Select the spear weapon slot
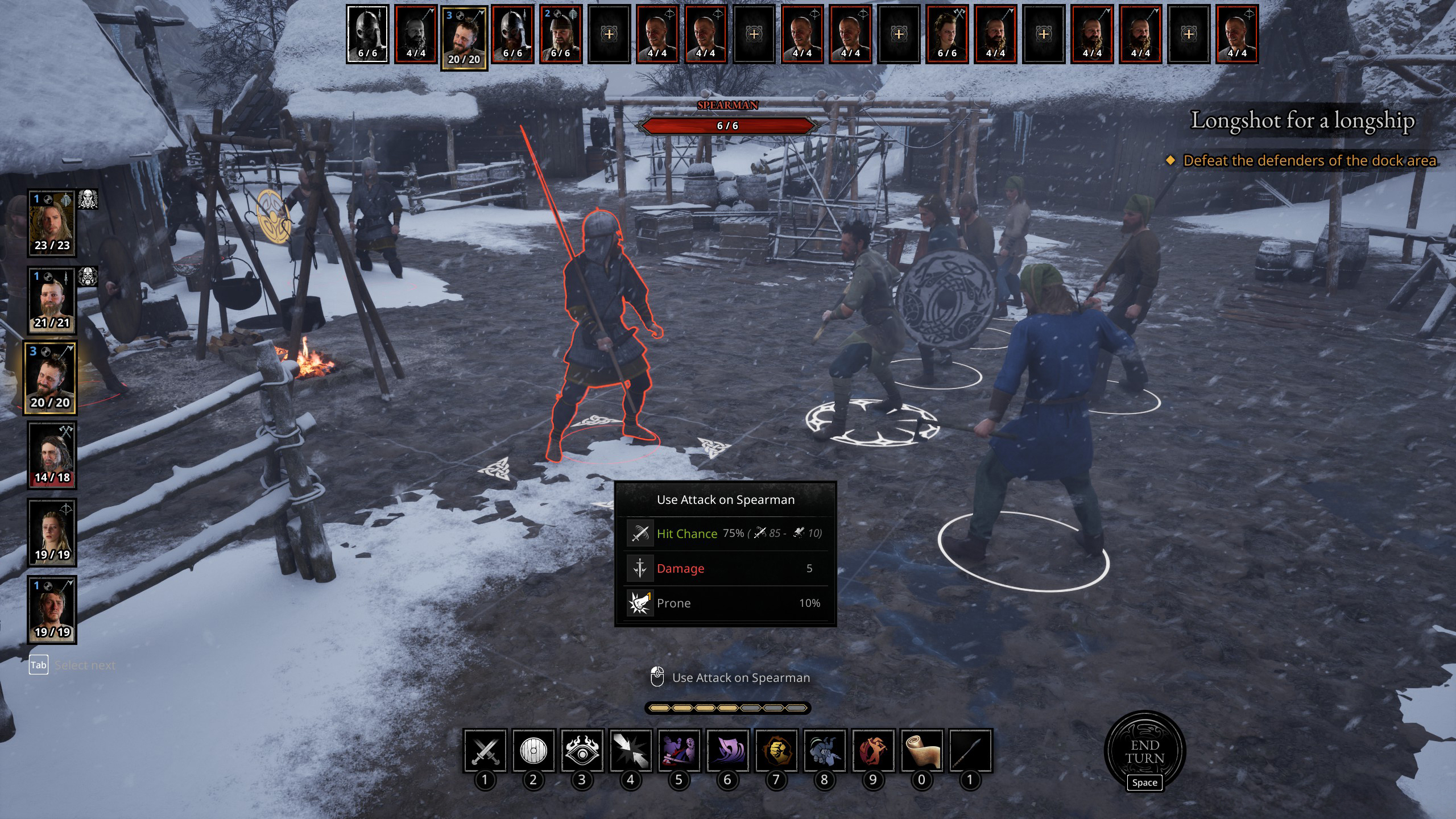This screenshot has height=819, width=1456. [970, 751]
